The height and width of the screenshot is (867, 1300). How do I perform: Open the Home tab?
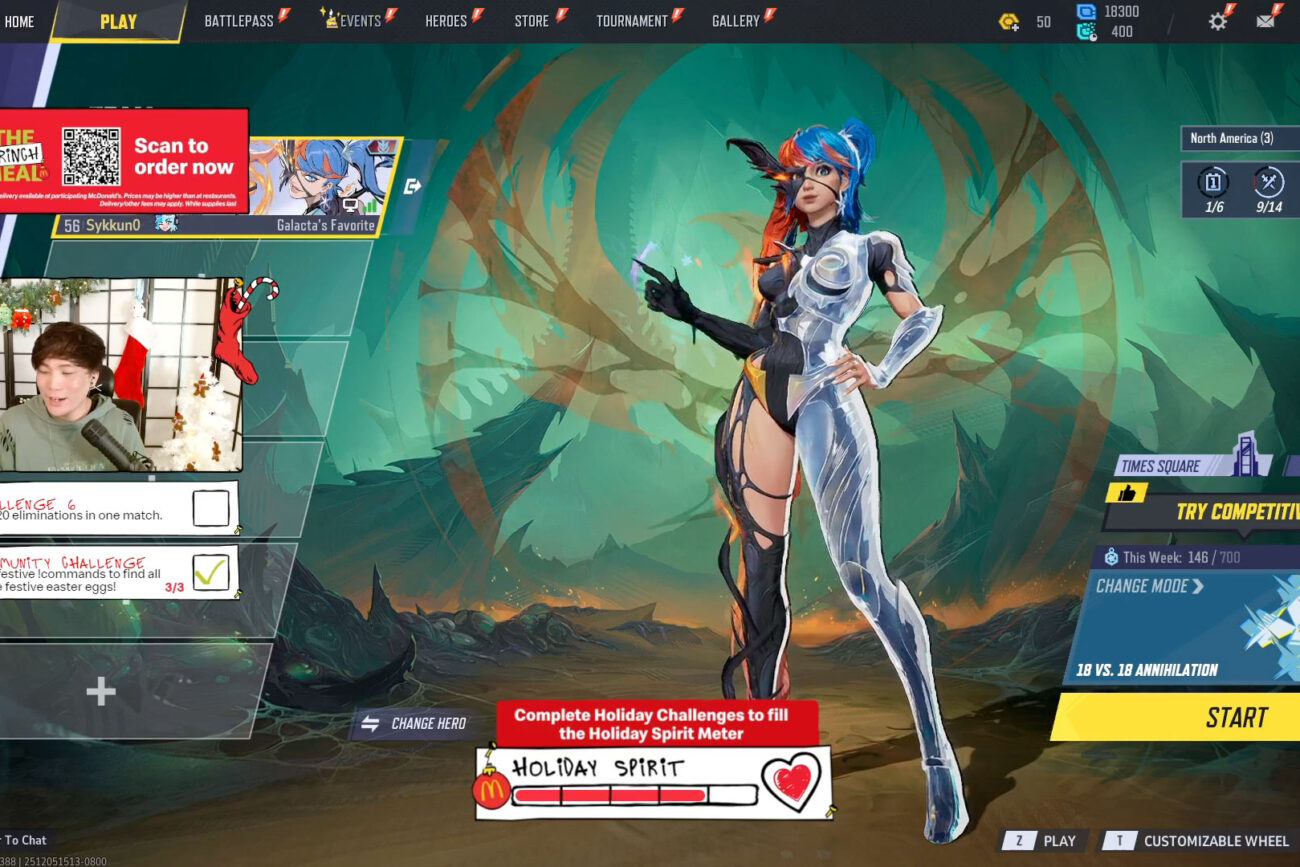point(19,21)
